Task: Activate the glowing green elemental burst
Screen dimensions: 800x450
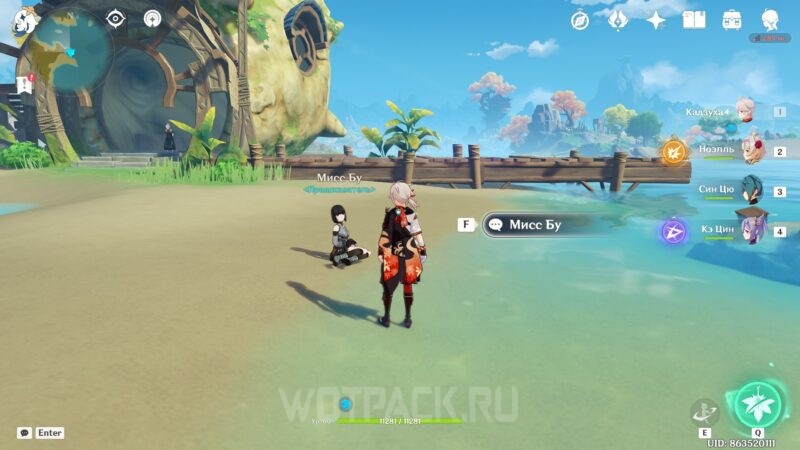Action: click(757, 404)
